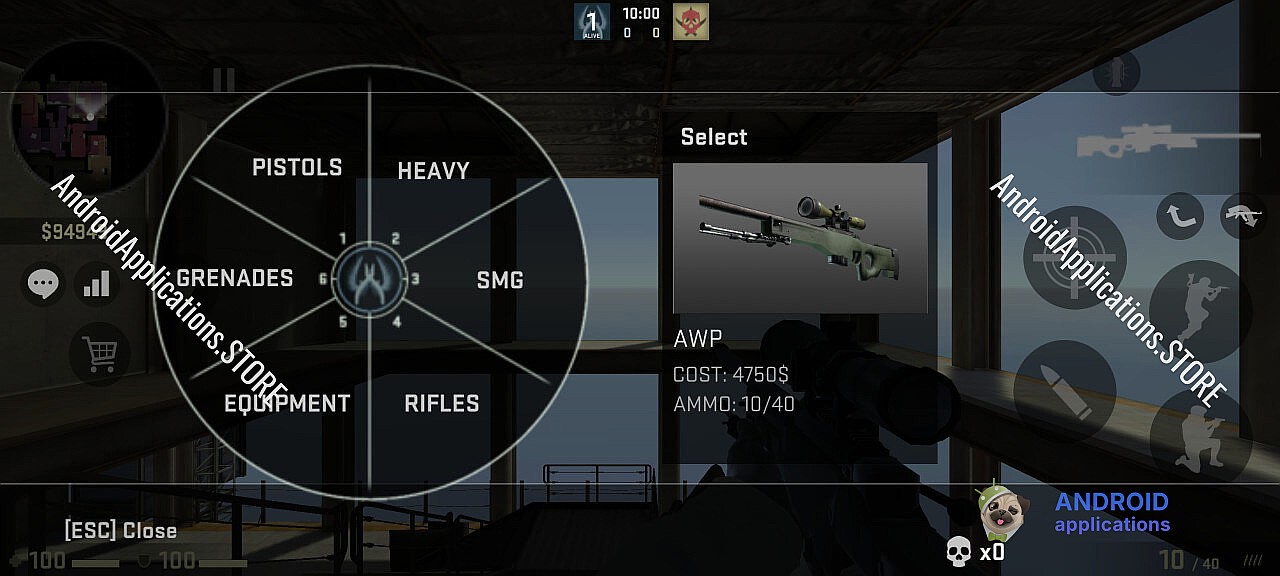Click the AWP sniper rifle preview image
Image resolution: width=1280 pixels, height=576 pixels.
pyautogui.click(x=800, y=238)
